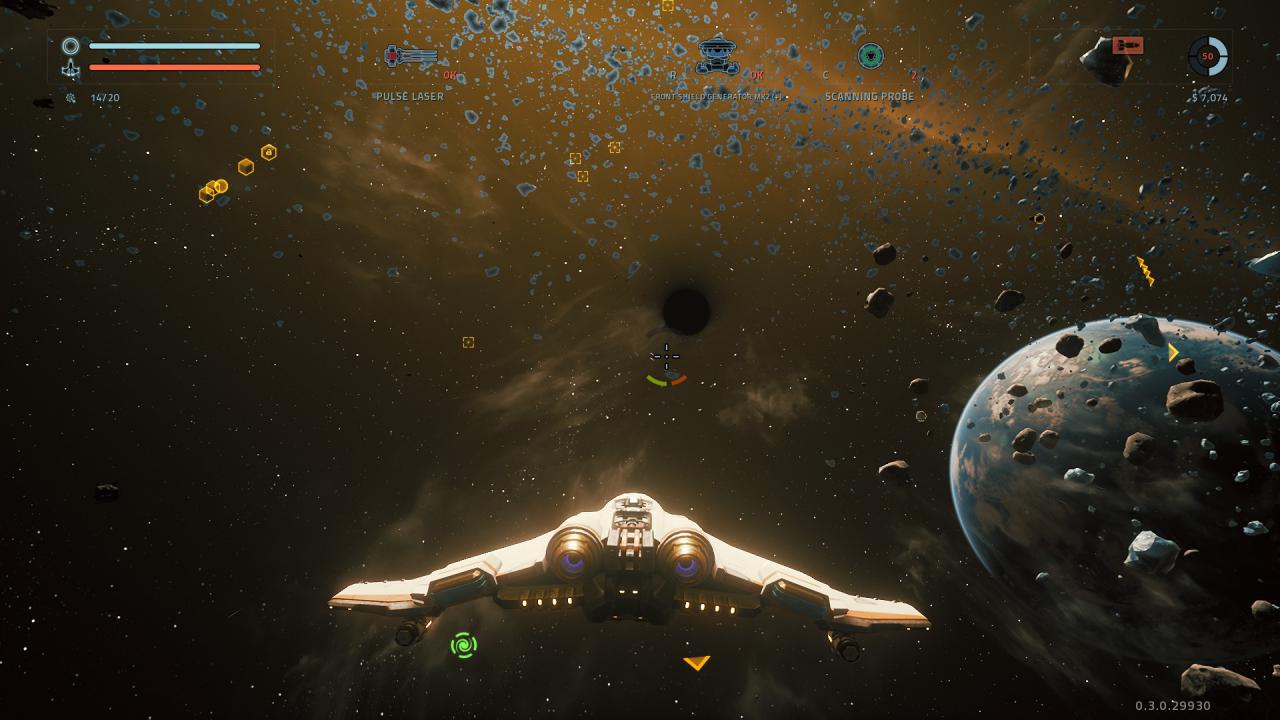Image resolution: width=1280 pixels, height=720 pixels.
Task: Click the yellow lightning bolt marker
Action: click(x=1145, y=270)
